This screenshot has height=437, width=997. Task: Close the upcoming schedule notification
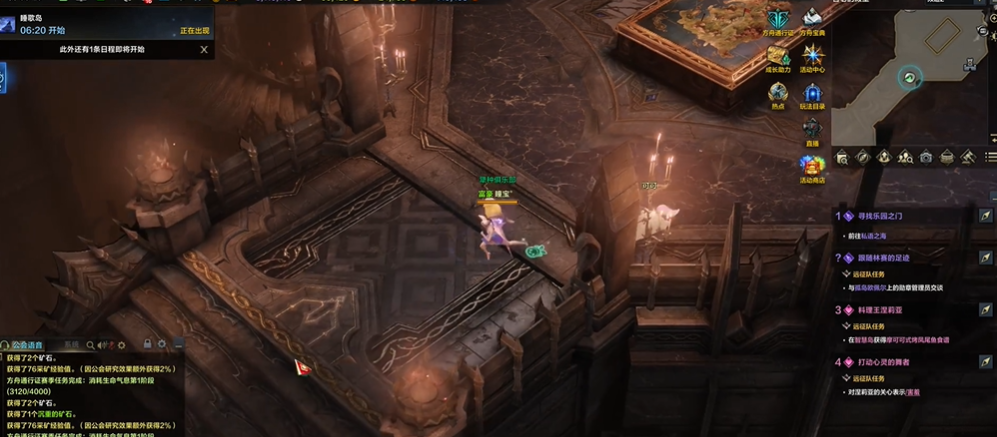(204, 49)
